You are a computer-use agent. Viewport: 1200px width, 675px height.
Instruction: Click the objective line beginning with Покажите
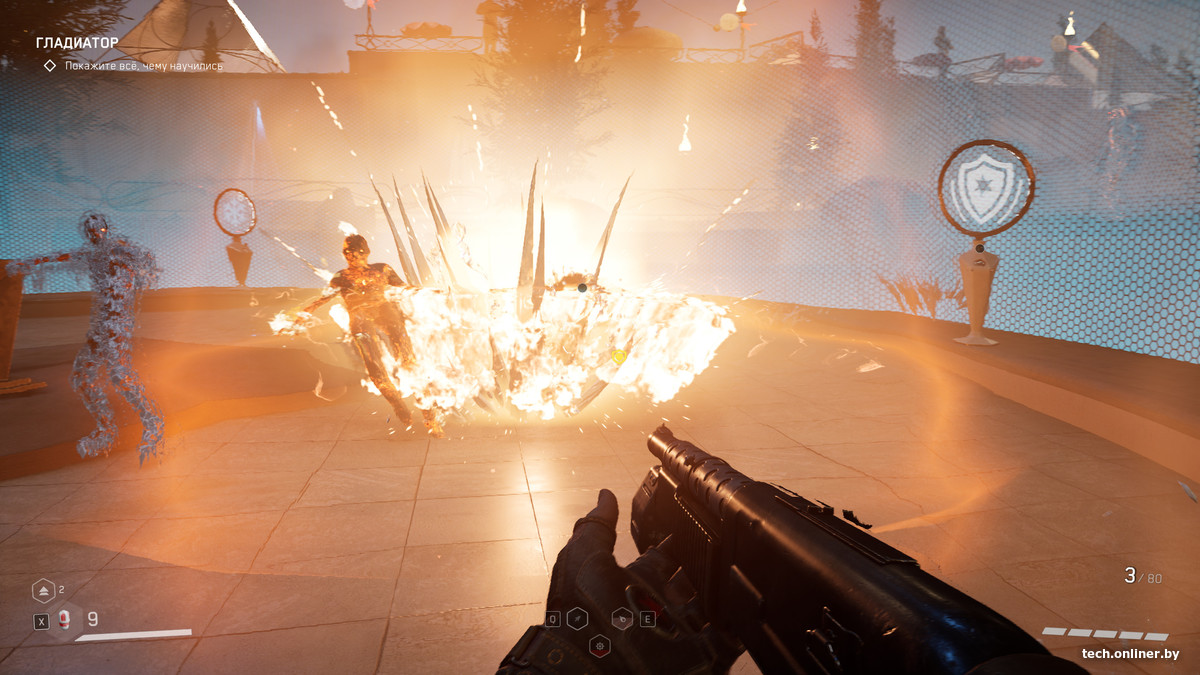(143, 66)
